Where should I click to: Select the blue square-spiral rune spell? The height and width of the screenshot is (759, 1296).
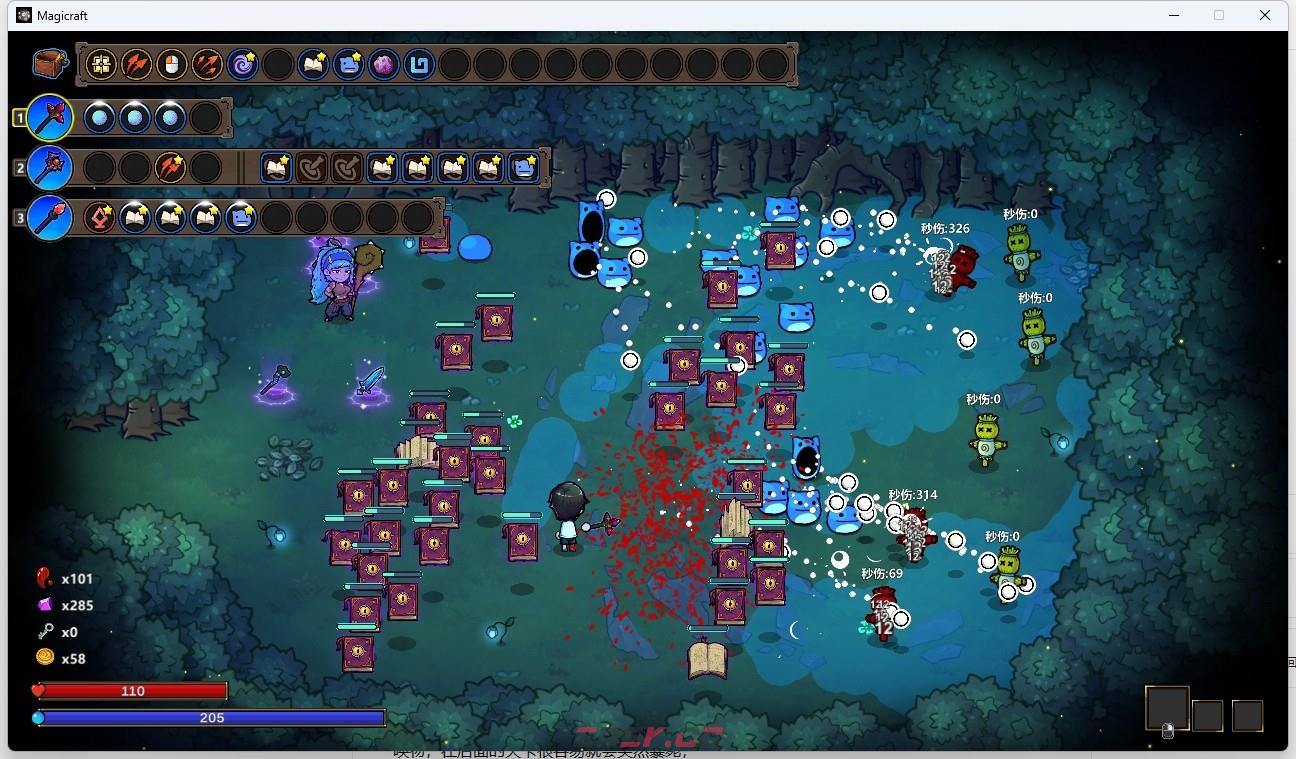coord(419,65)
